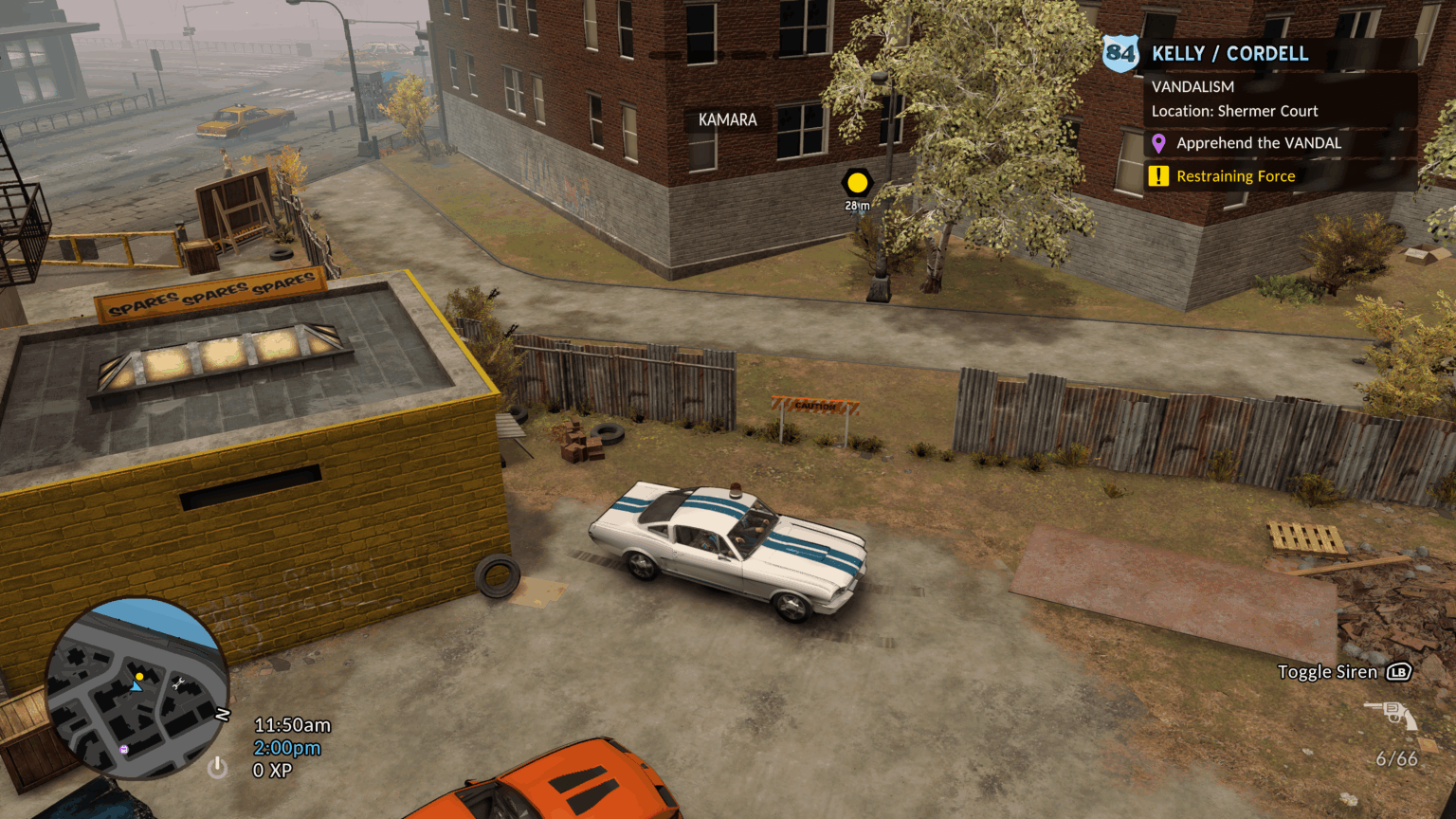This screenshot has width=1456, height=819.
Task: Click the yellow exclamation icon next to Restraining Force
Action: (1157, 175)
